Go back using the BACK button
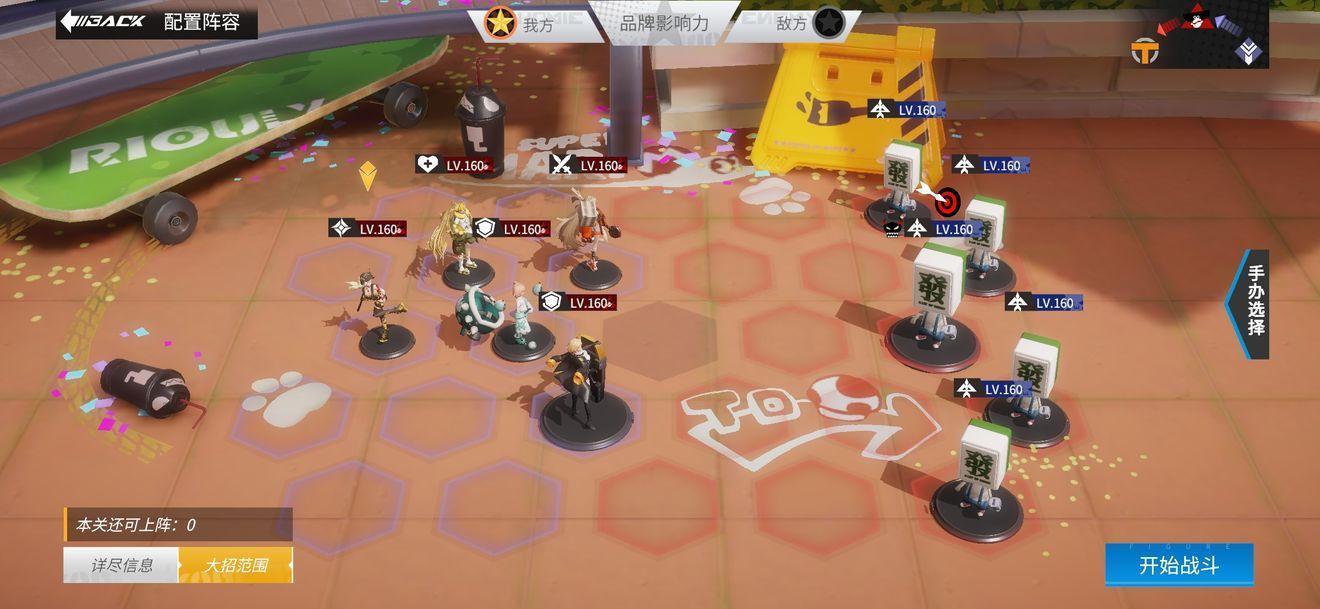The height and width of the screenshot is (609, 1320). (103, 21)
